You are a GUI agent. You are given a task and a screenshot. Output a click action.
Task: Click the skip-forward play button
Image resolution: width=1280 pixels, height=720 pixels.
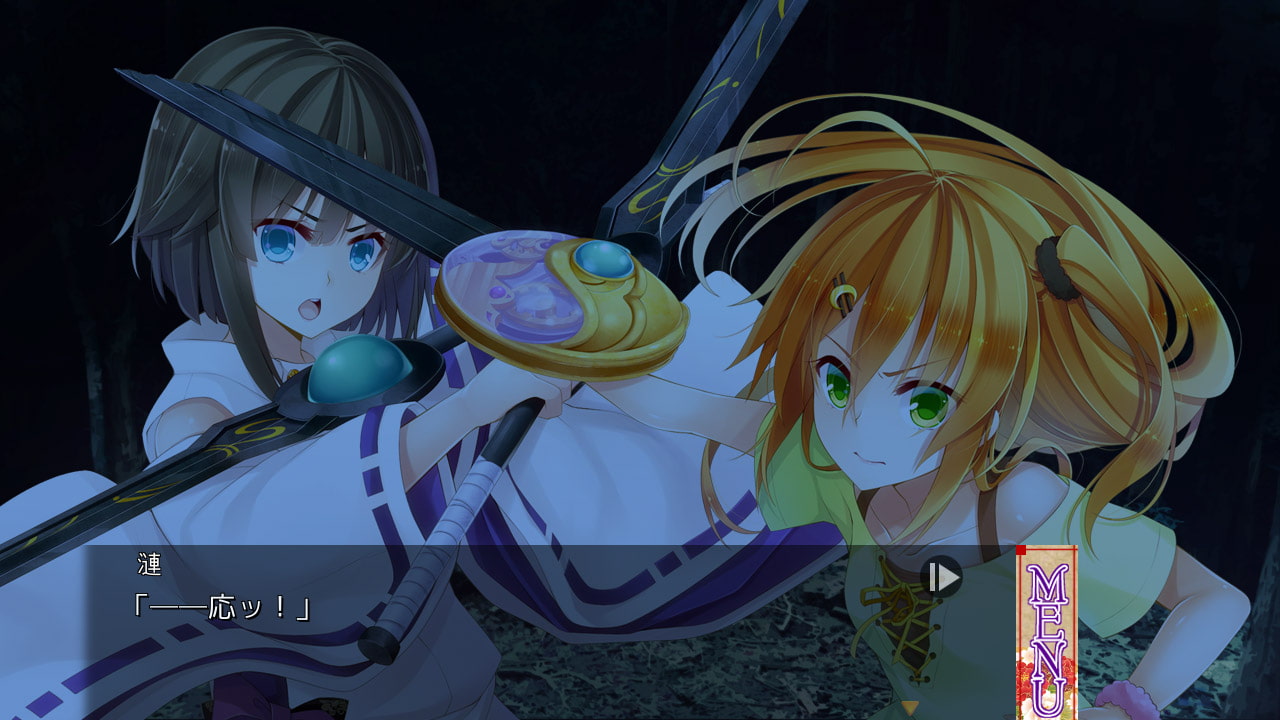tap(941, 577)
